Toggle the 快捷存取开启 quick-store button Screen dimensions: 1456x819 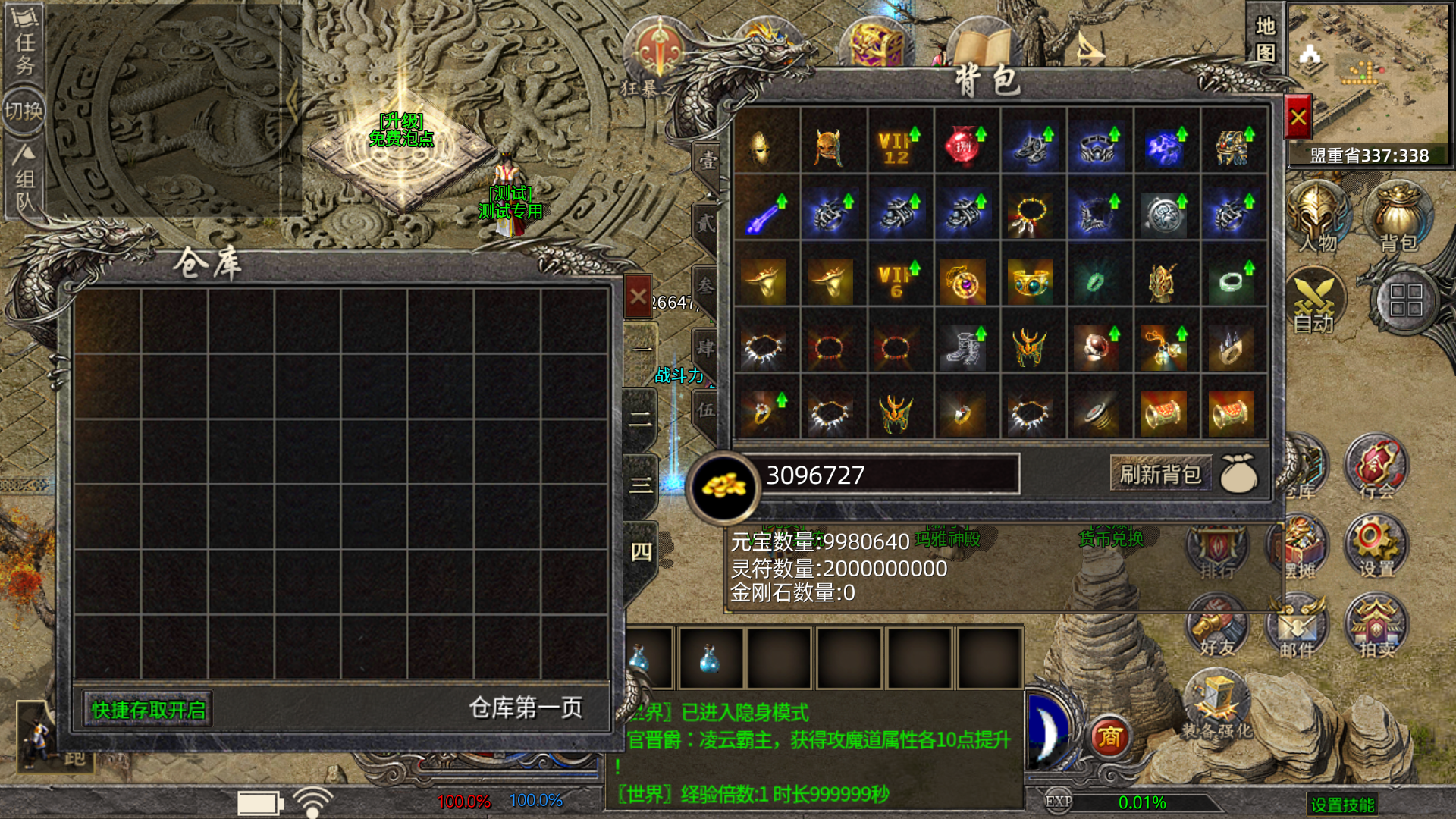click(148, 710)
